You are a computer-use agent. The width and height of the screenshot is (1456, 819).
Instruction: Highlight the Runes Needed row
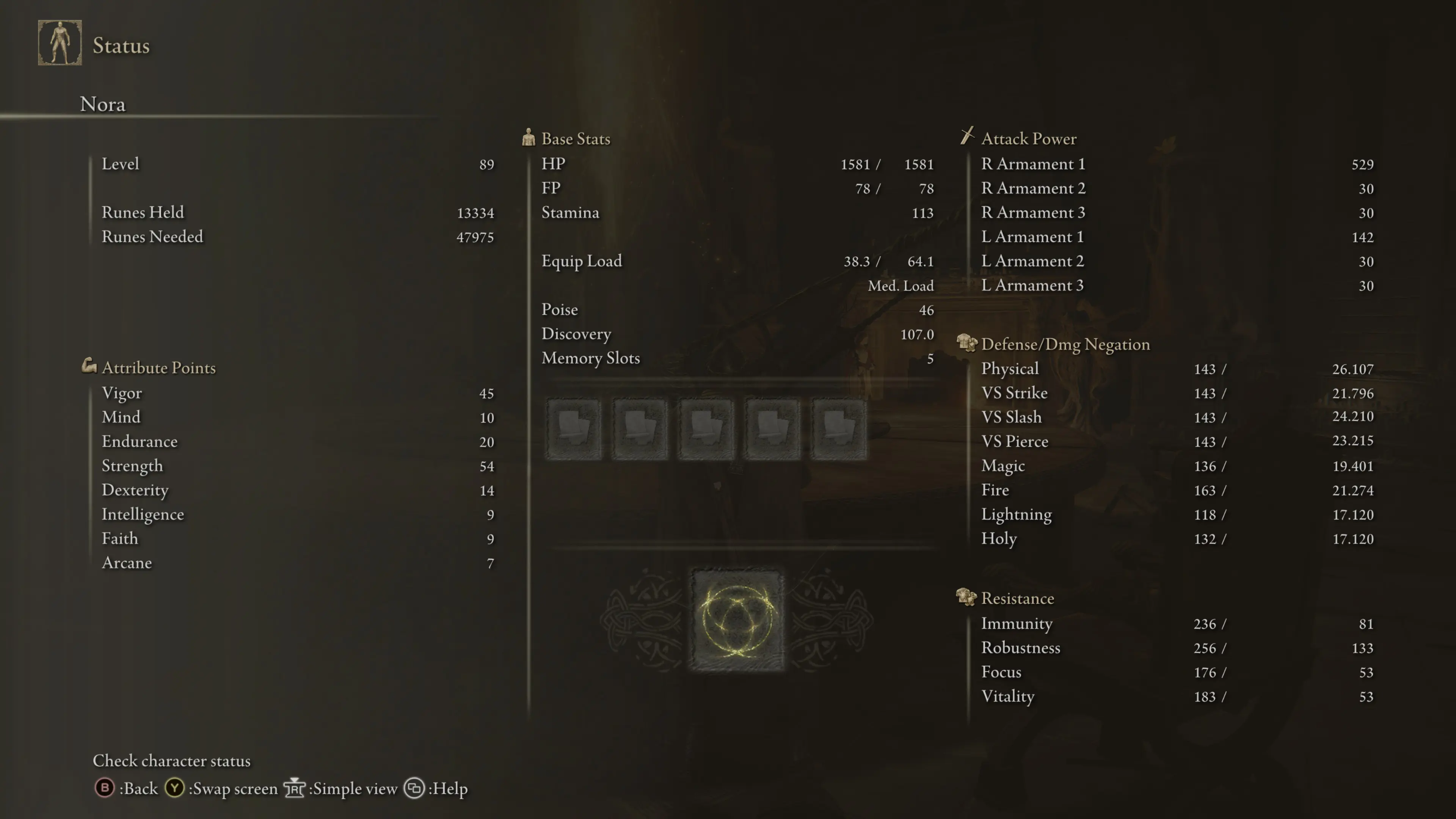tap(297, 237)
